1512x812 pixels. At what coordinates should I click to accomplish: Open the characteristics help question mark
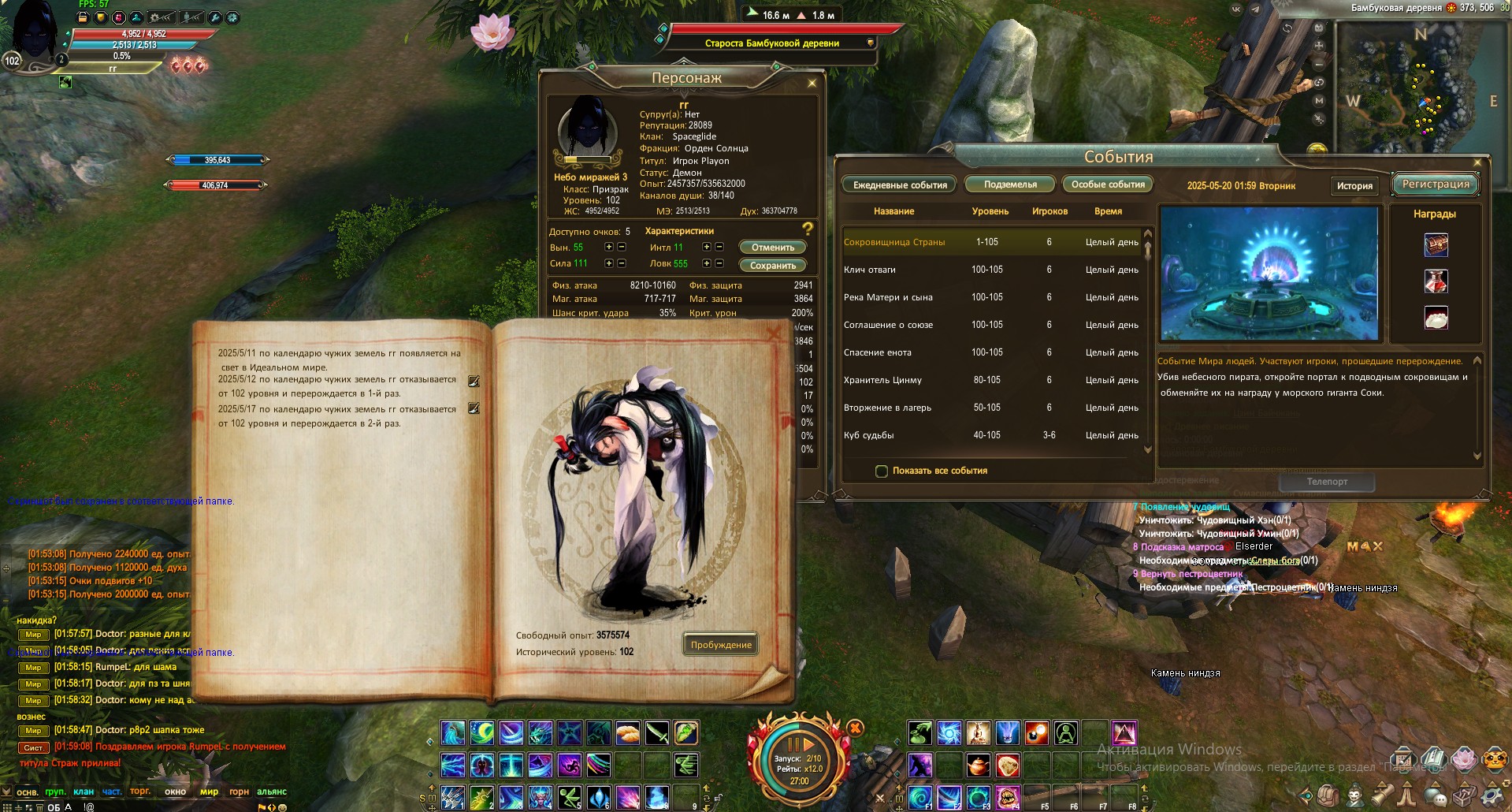[x=807, y=229]
